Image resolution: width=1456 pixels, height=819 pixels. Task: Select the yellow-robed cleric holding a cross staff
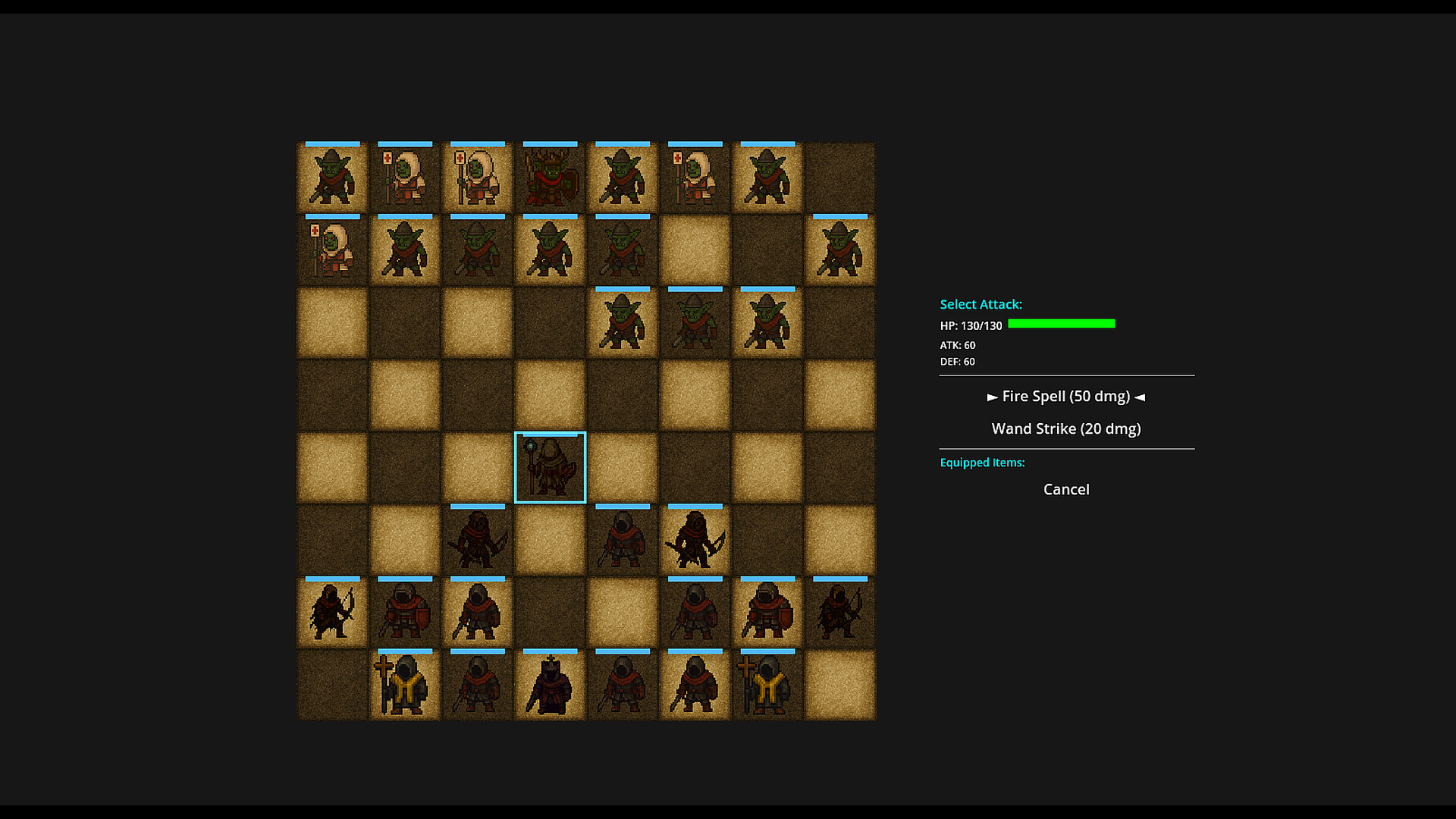click(x=404, y=685)
